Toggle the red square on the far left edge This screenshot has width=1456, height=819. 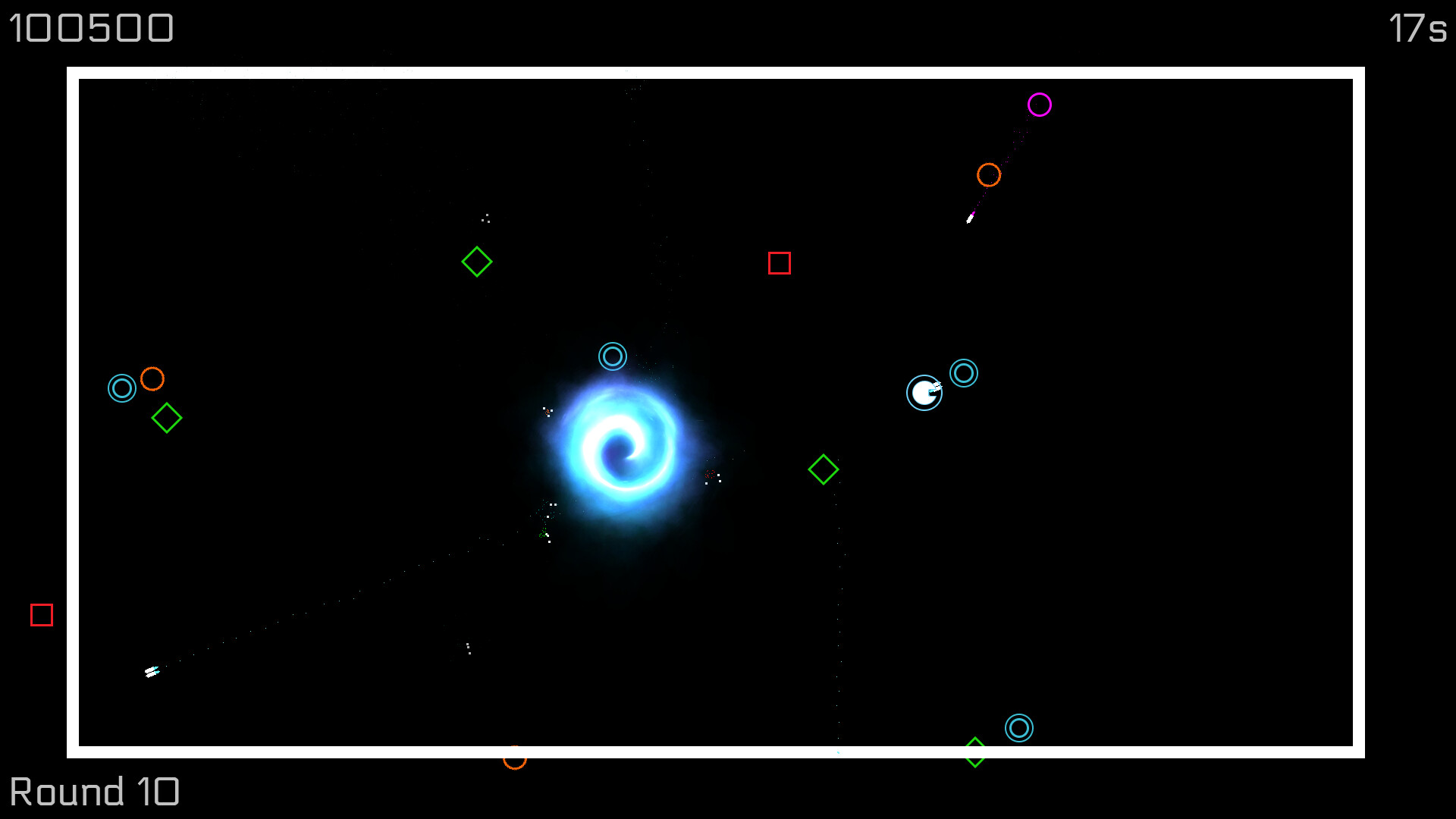click(42, 616)
